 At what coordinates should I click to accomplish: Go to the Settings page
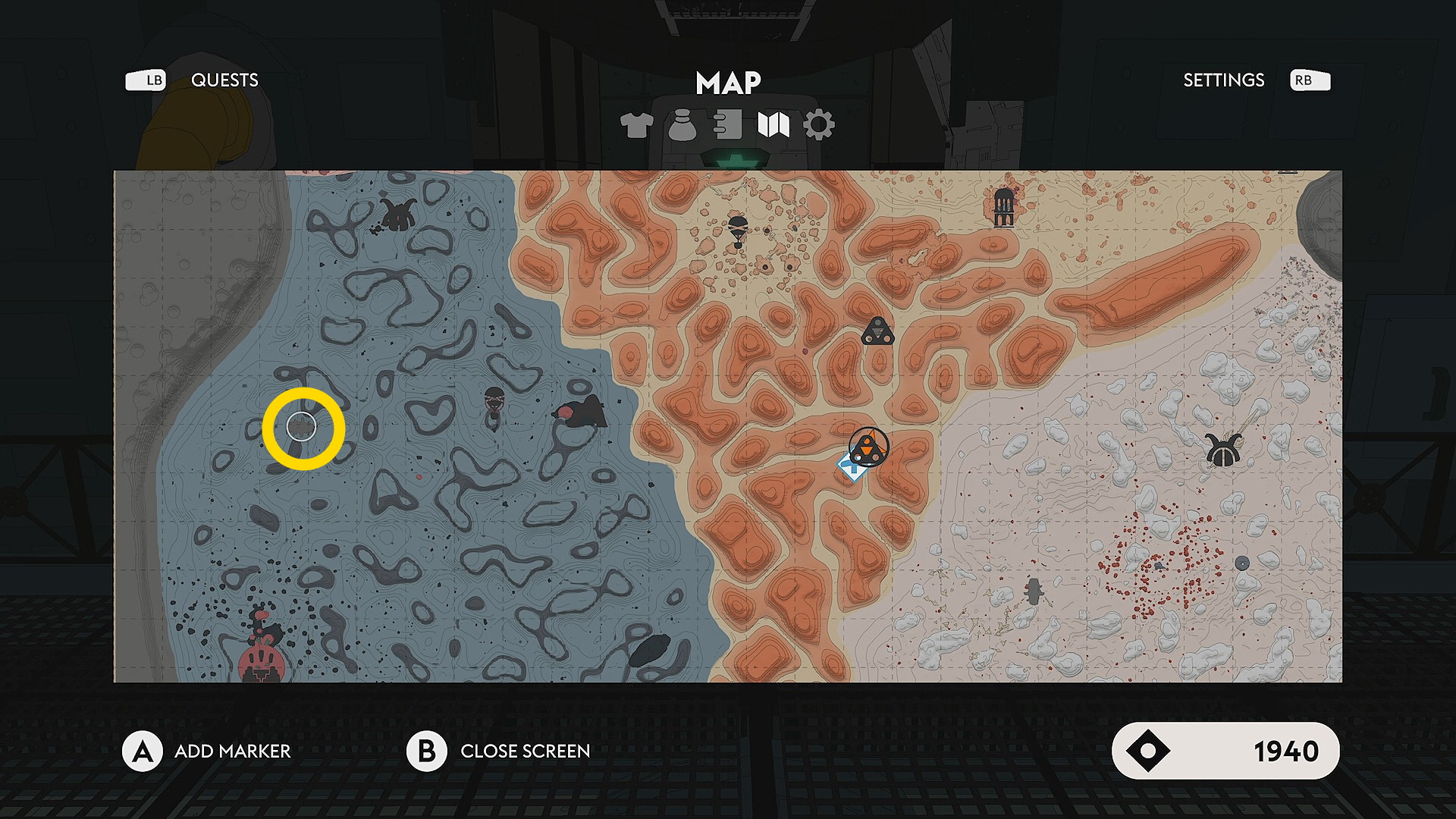(1223, 80)
